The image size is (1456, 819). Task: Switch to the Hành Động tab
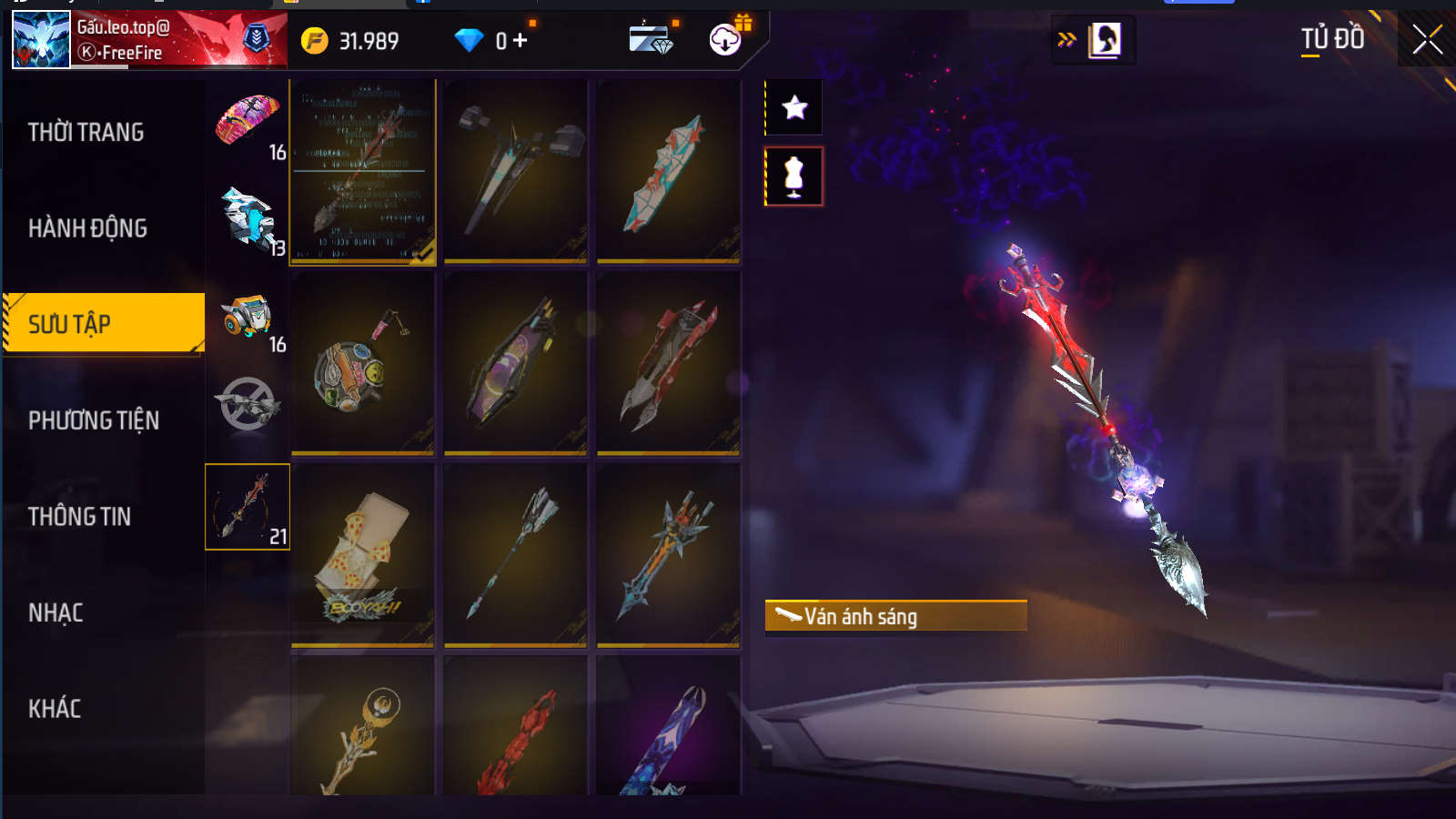pos(88,228)
